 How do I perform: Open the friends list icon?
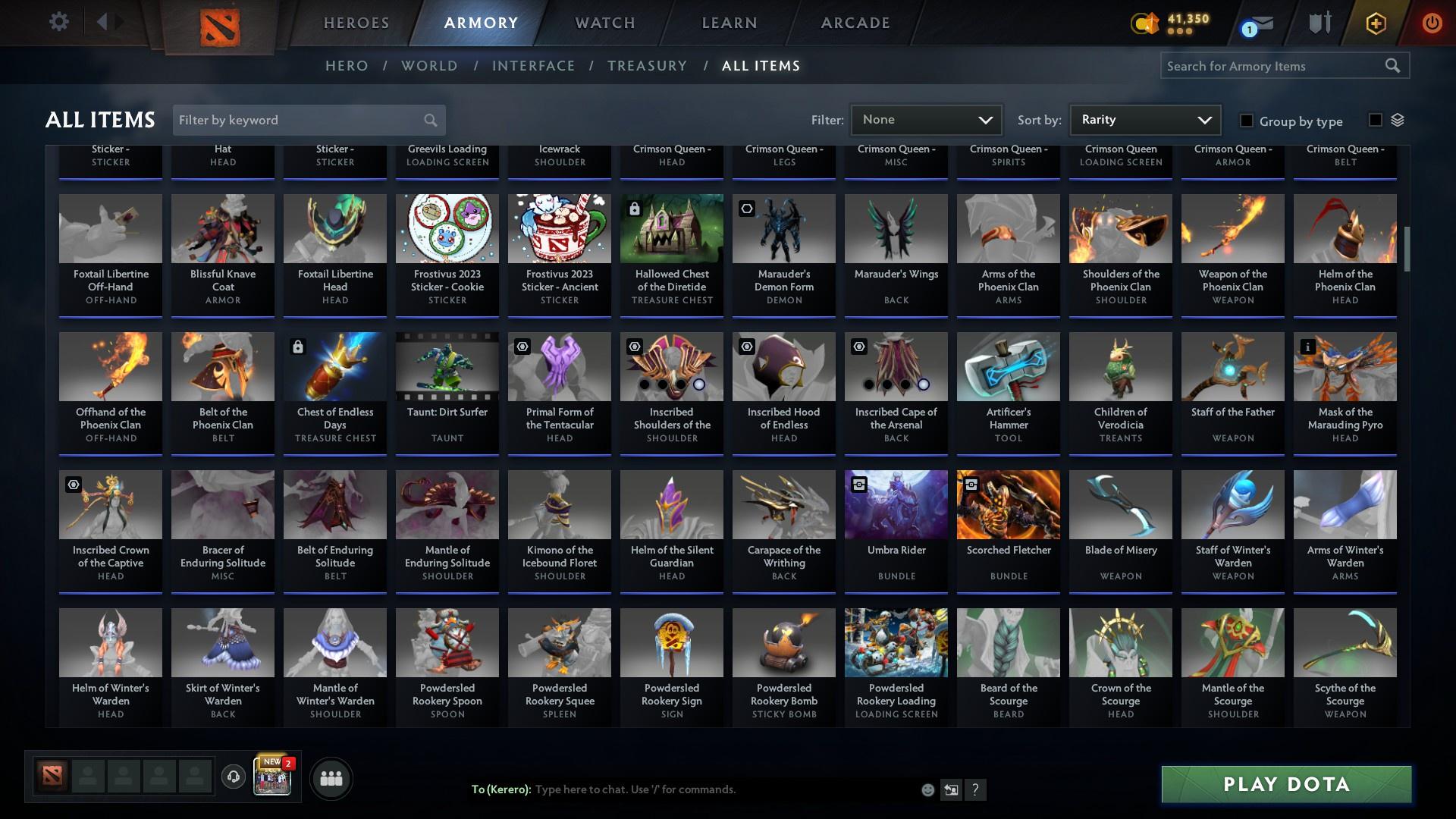click(x=330, y=778)
